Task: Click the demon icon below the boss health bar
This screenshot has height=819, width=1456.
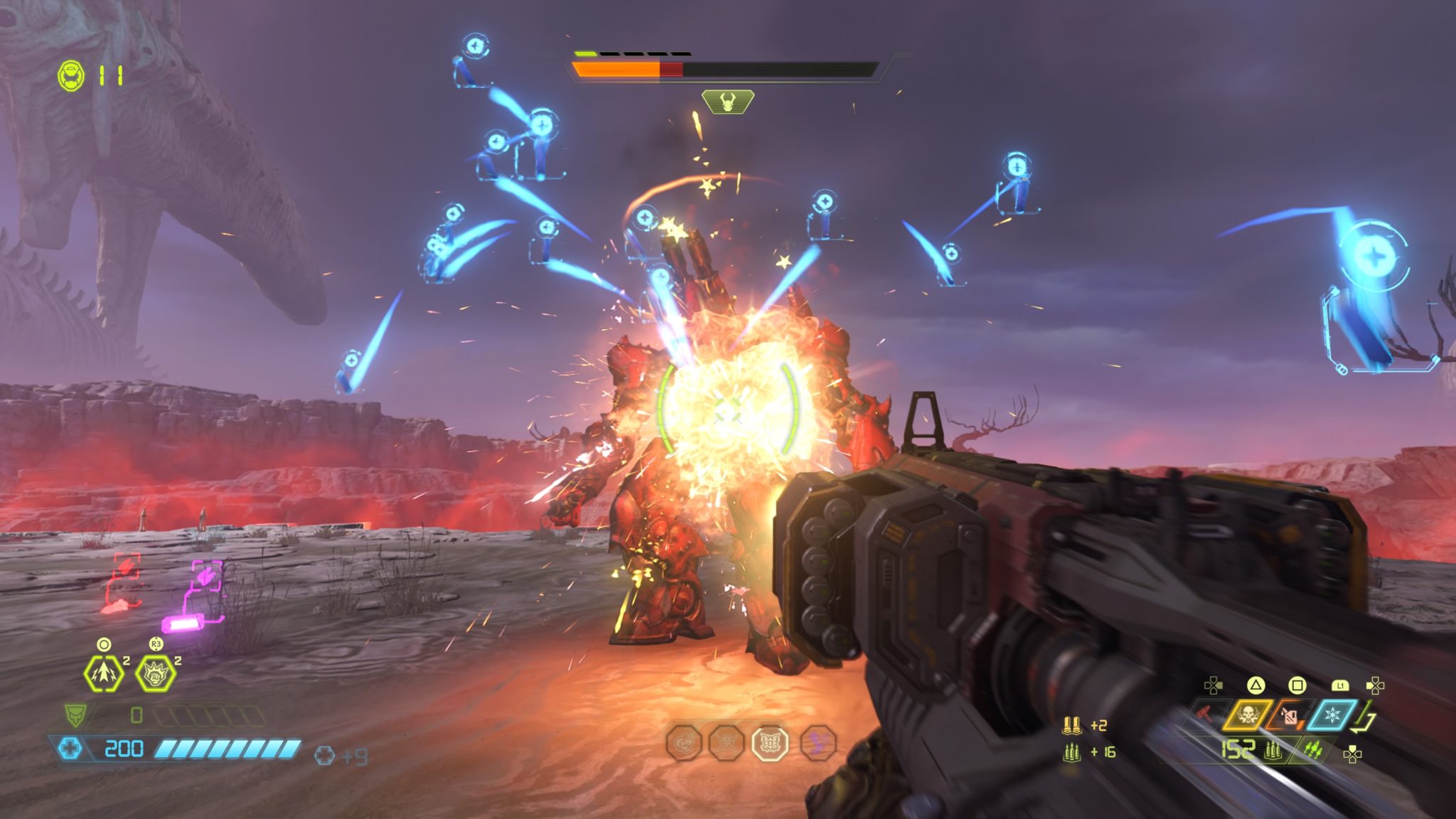Action: tap(727, 100)
